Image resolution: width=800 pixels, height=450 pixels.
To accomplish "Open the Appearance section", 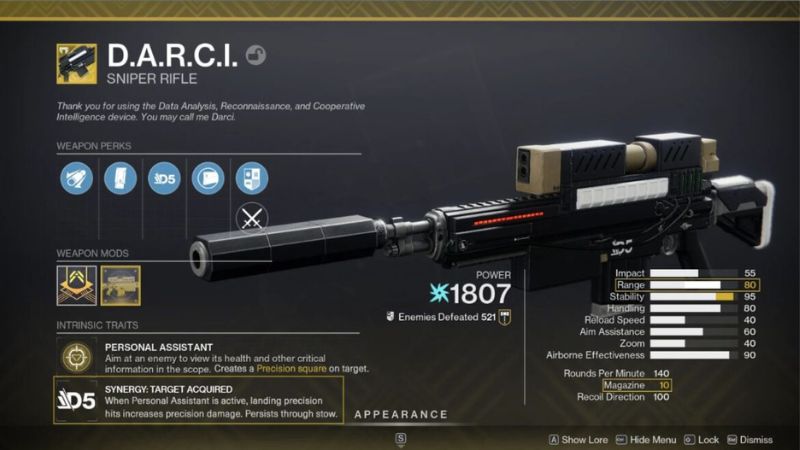I will point(400,414).
